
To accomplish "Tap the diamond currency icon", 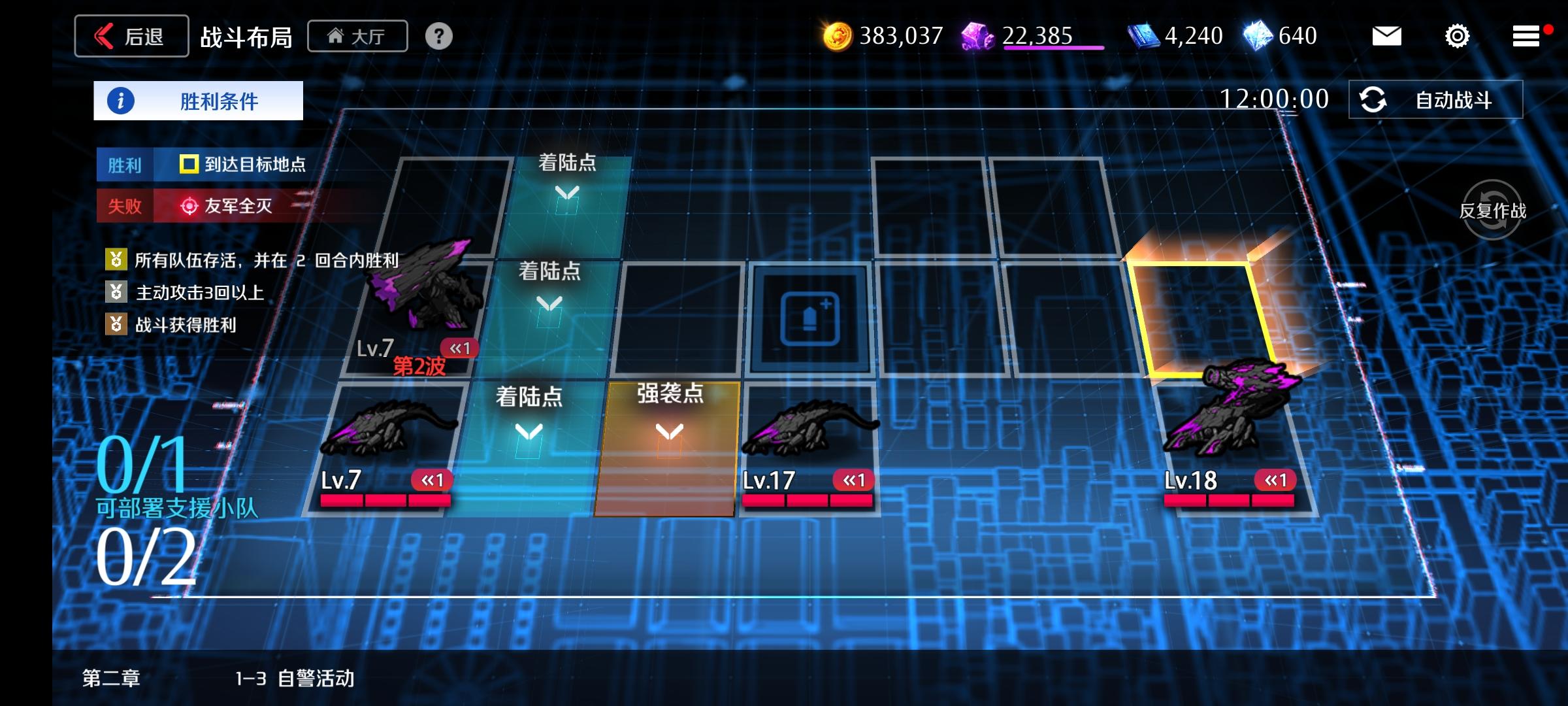I will coord(1261,36).
